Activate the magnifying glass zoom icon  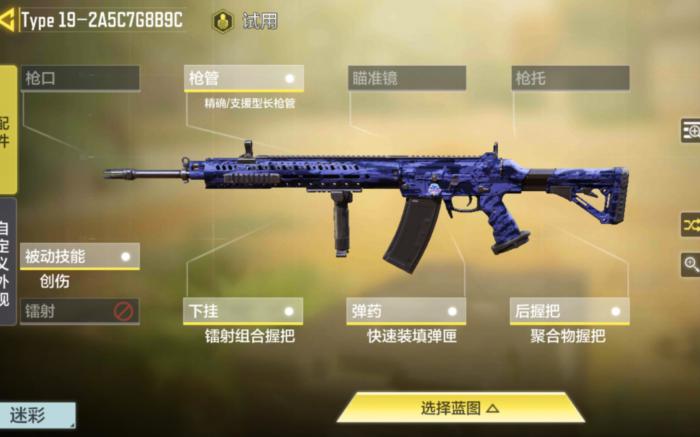pos(690,264)
